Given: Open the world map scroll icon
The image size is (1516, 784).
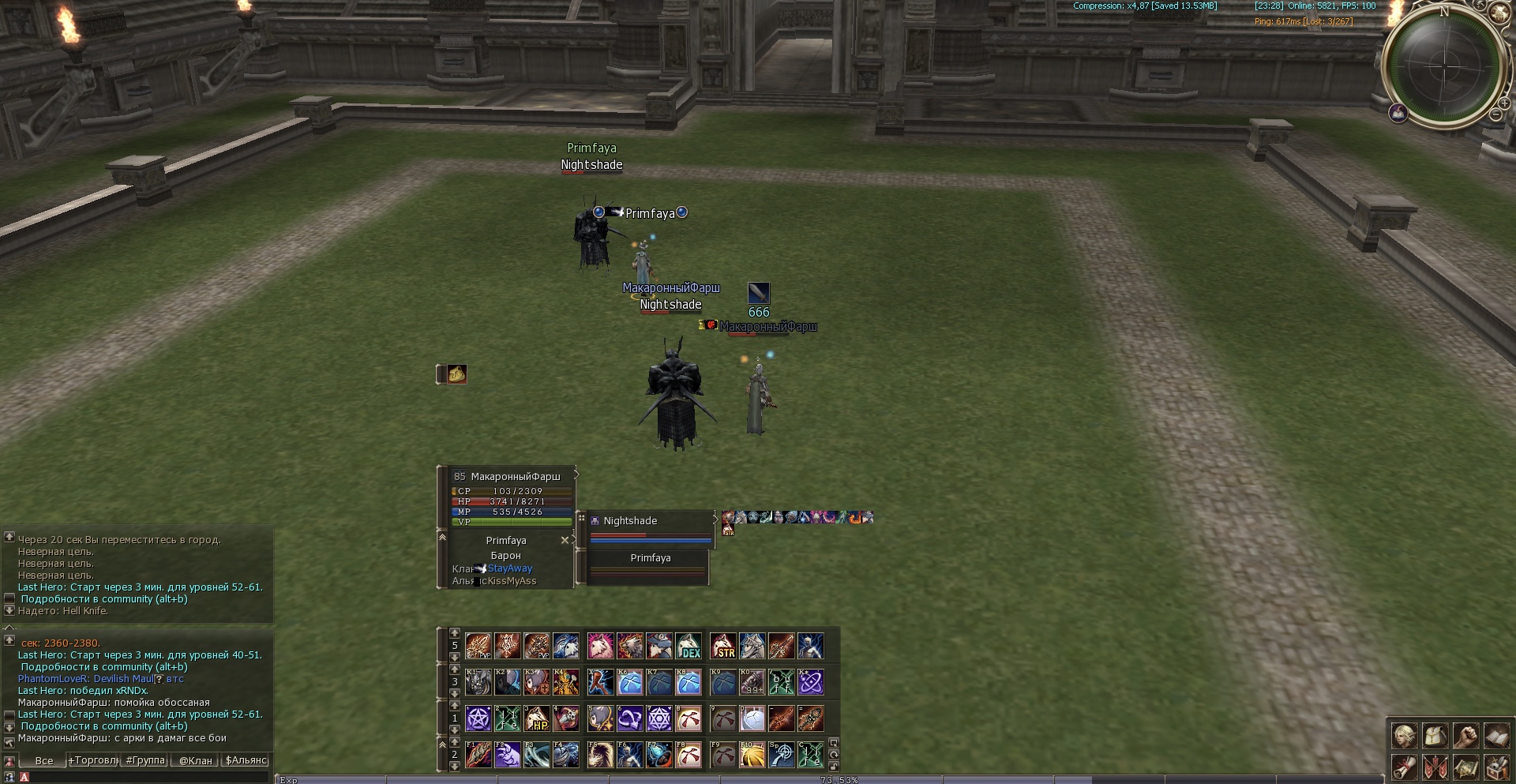Looking at the screenshot, I should pyautogui.click(x=1465, y=767).
